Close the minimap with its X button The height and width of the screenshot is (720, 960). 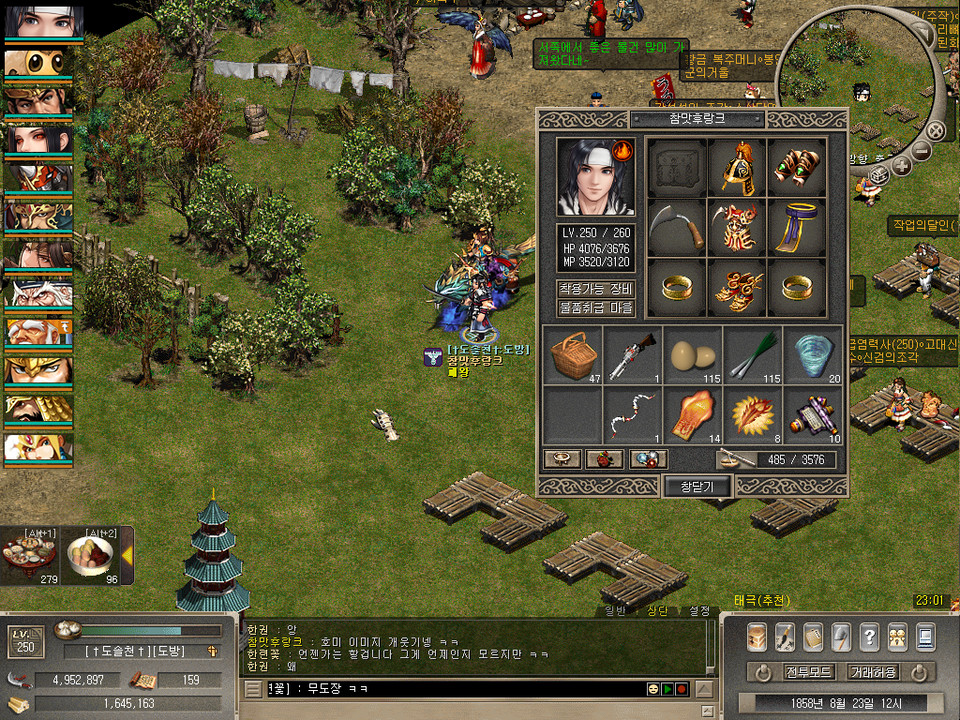coord(935,130)
